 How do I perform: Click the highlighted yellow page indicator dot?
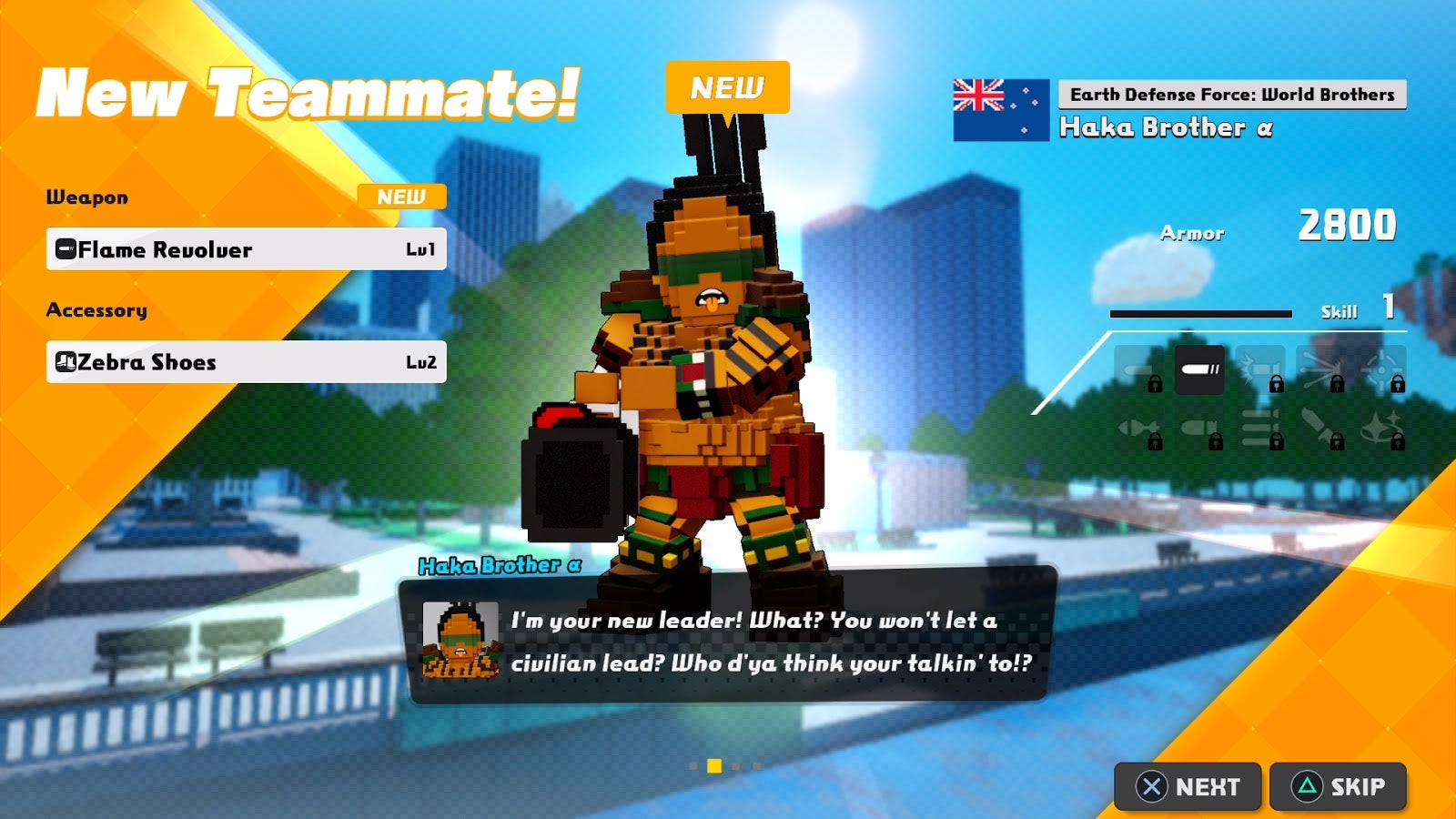point(713,767)
